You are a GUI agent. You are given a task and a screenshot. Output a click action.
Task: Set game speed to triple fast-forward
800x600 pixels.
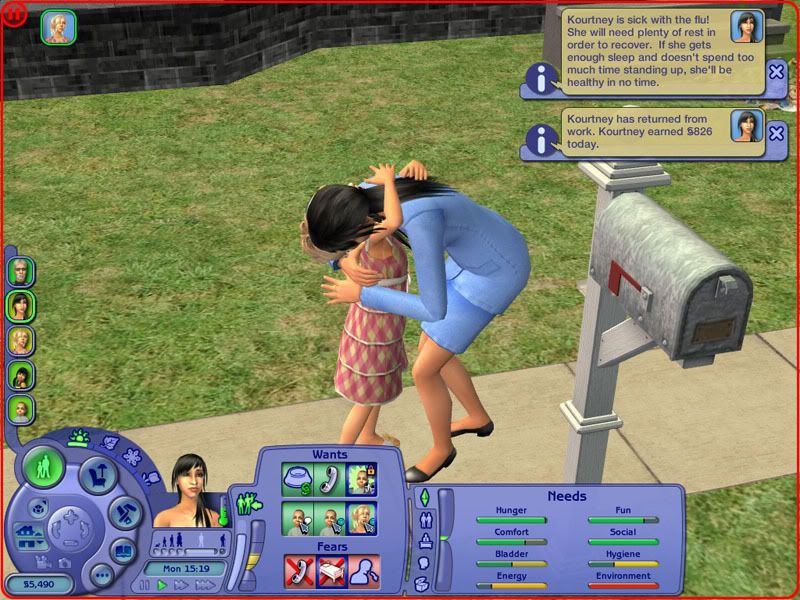203,585
